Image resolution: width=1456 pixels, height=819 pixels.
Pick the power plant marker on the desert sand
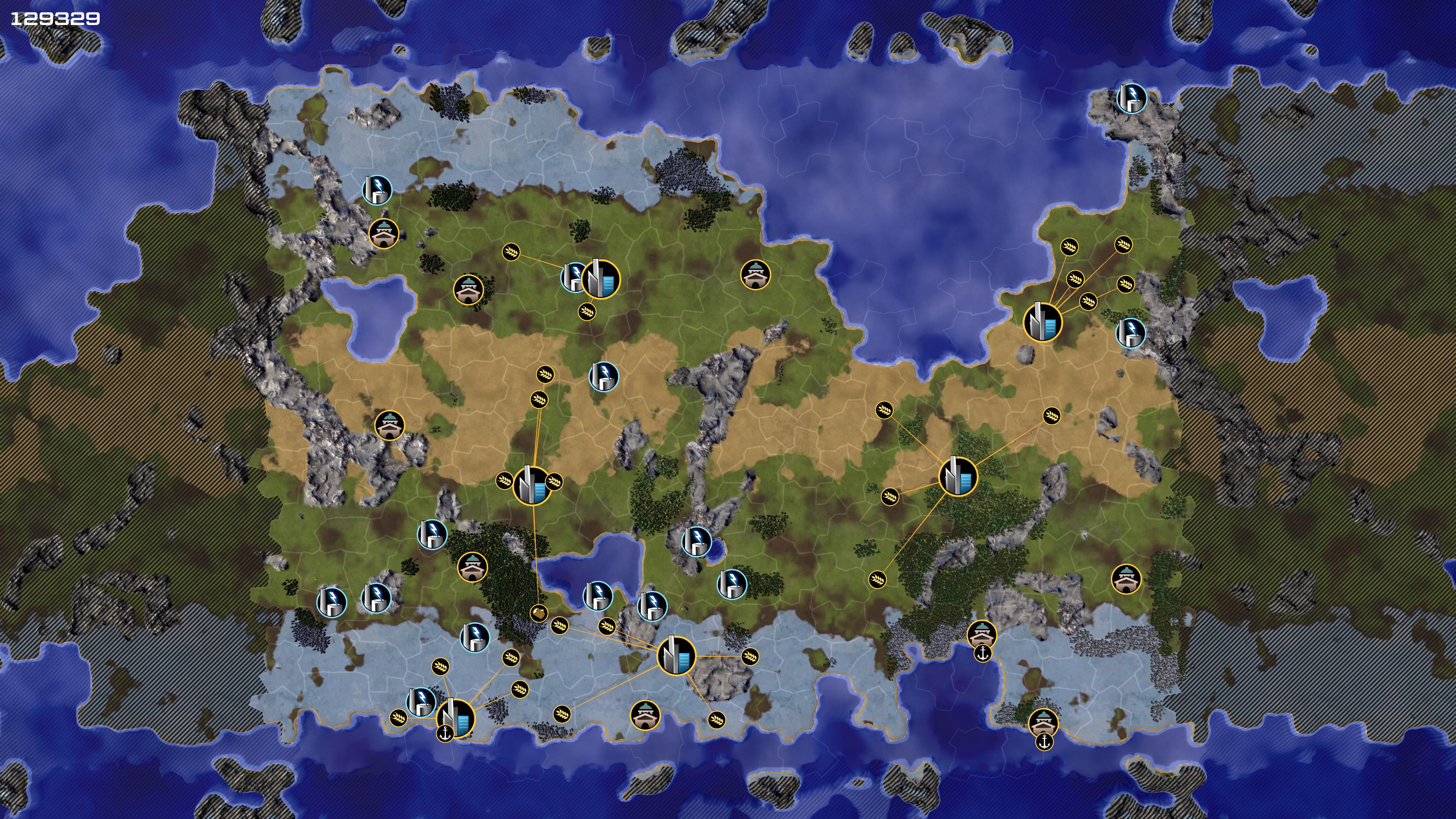tap(603, 377)
